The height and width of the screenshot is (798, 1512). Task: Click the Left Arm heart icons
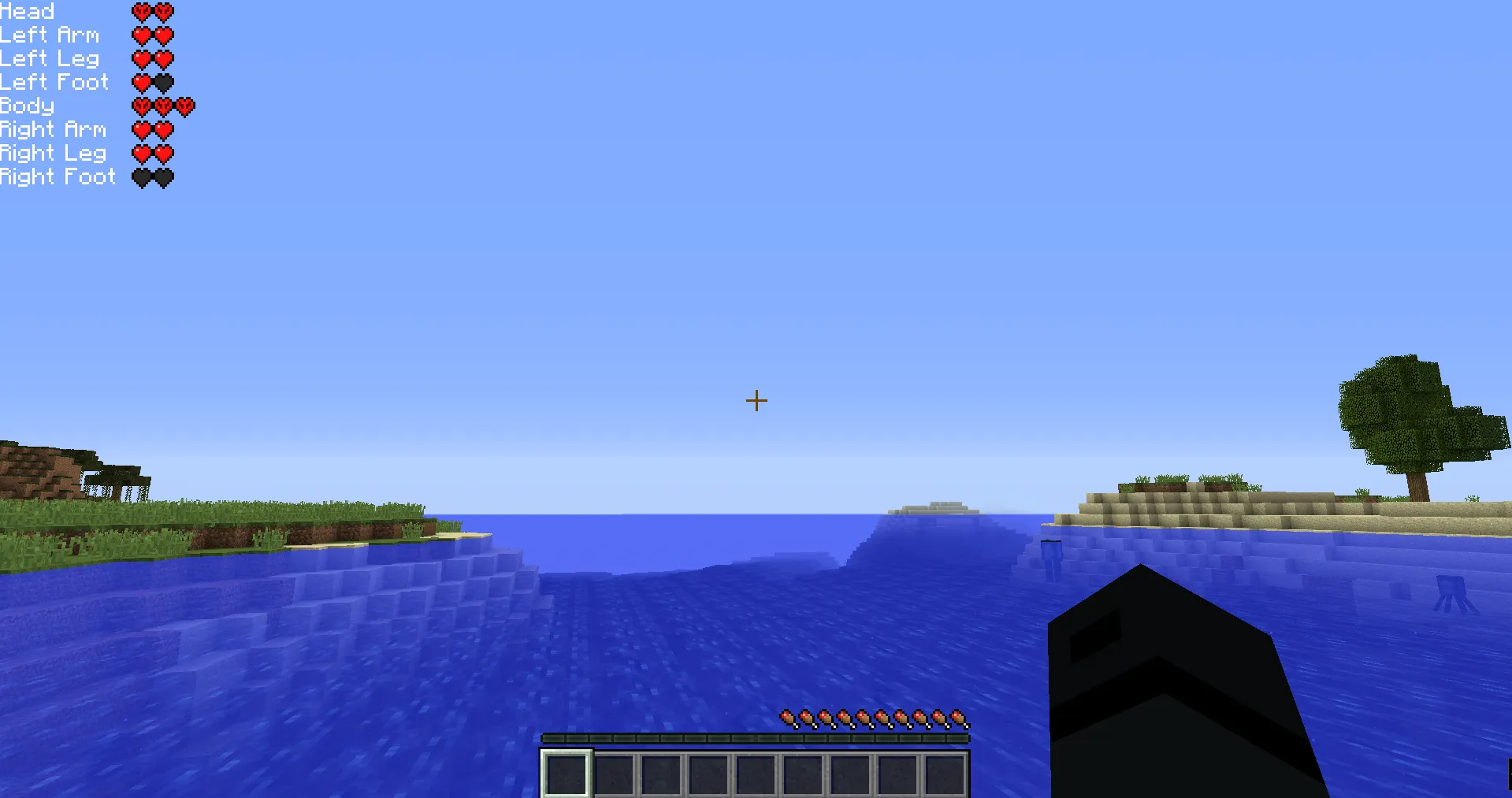tap(154, 35)
